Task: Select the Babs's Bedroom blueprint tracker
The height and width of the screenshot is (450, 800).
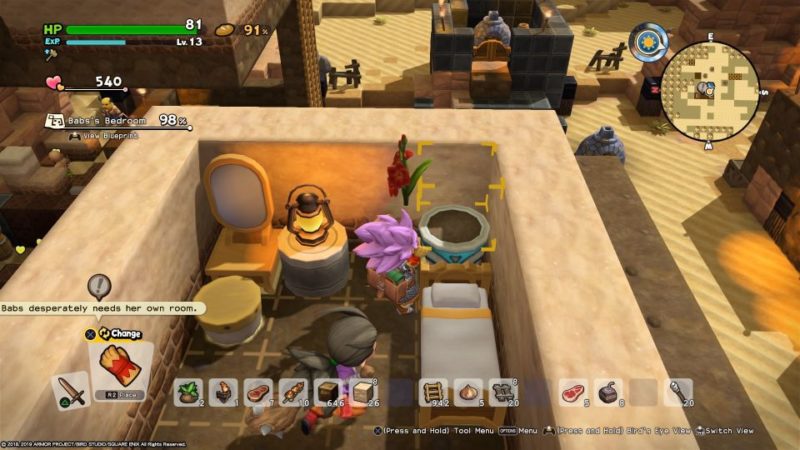Action: (x=108, y=120)
